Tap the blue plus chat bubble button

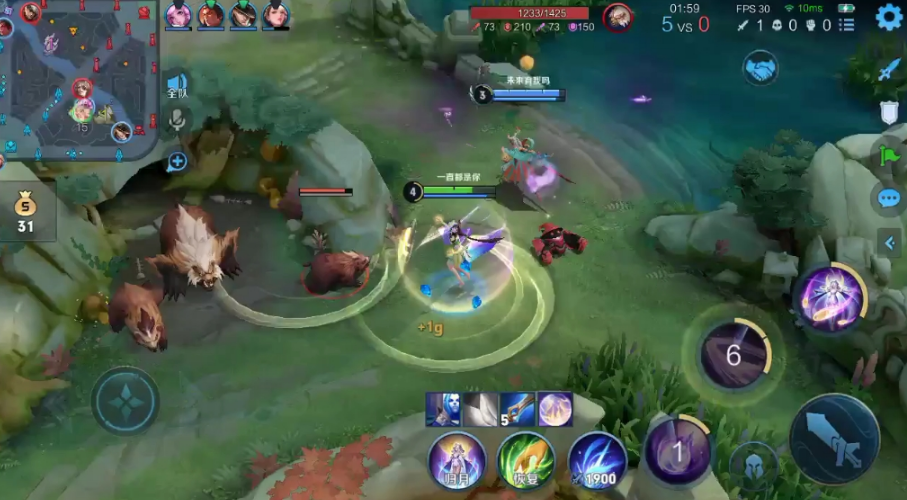point(177,160)
